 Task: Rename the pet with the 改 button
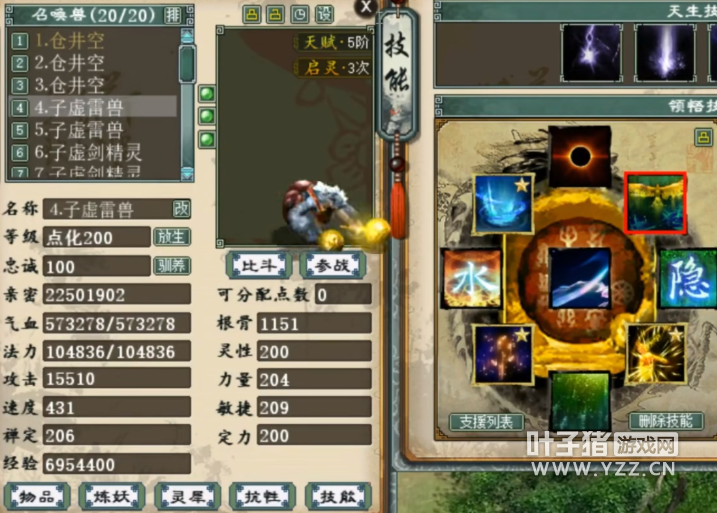tap(181, 208)
